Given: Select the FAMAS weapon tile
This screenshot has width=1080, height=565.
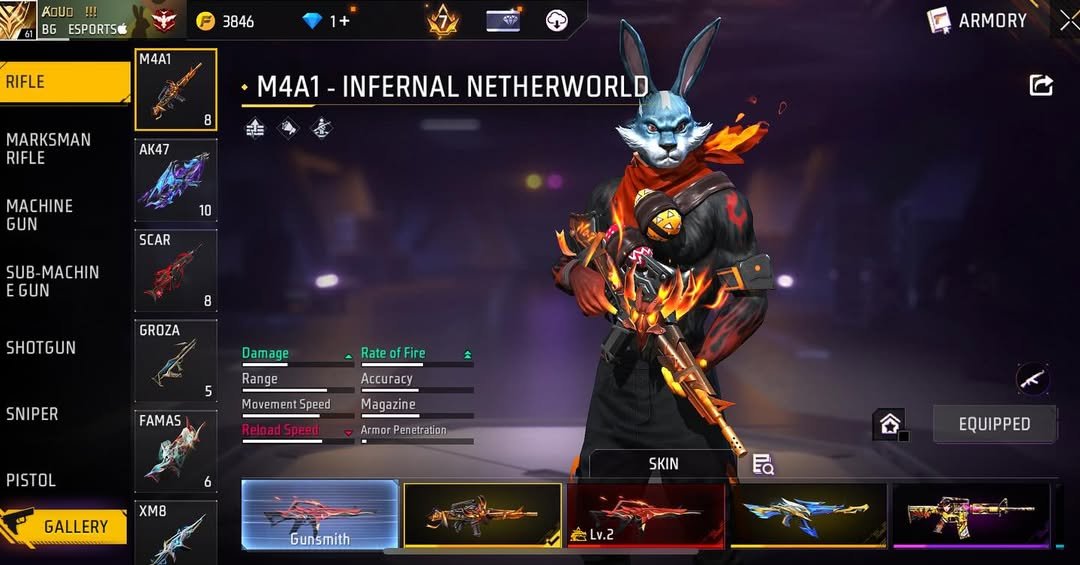Looking at the screenshot, I should coord(176,450).
